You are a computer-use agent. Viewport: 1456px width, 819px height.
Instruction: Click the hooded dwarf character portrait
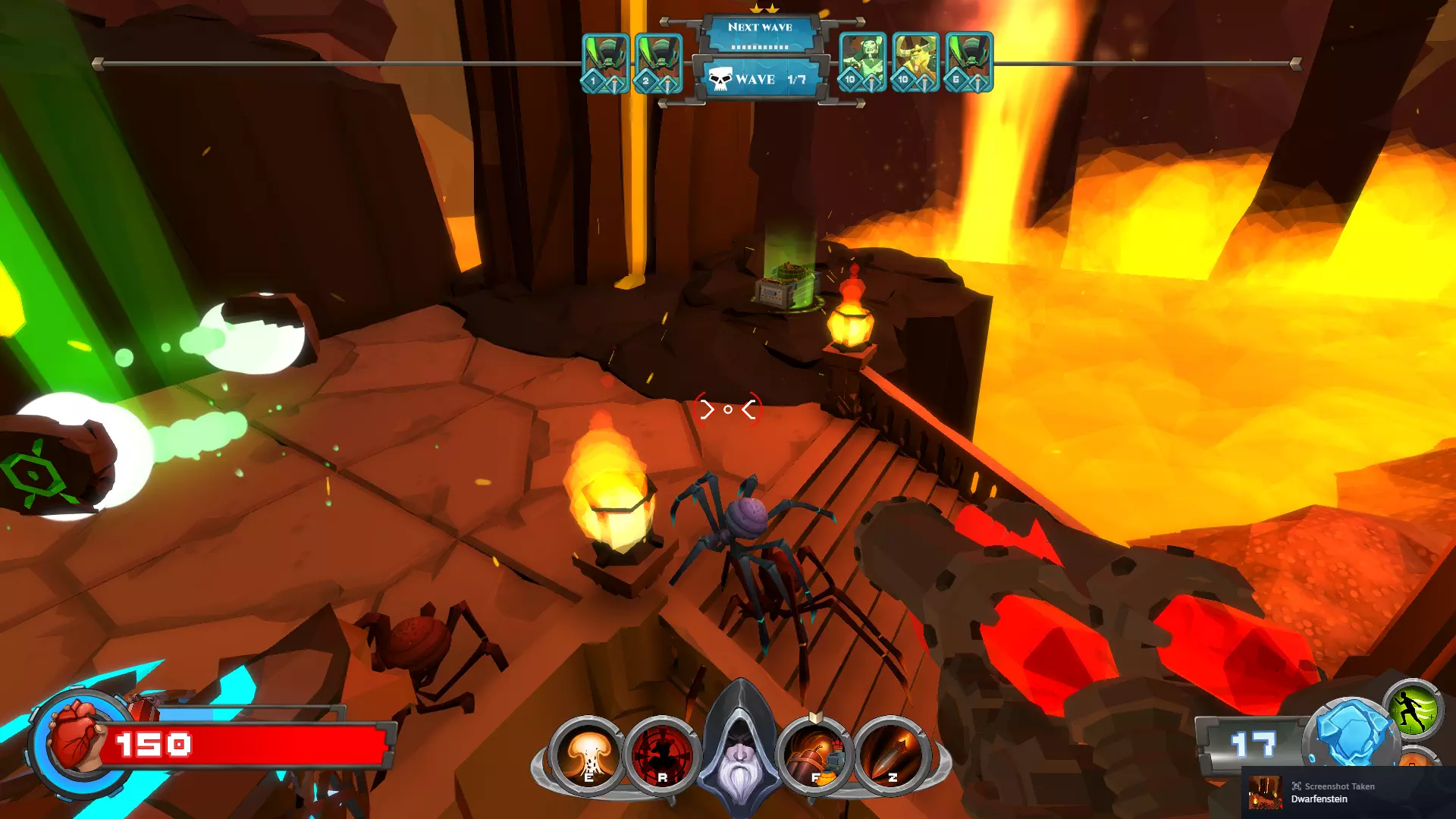(x=739, y=747)
